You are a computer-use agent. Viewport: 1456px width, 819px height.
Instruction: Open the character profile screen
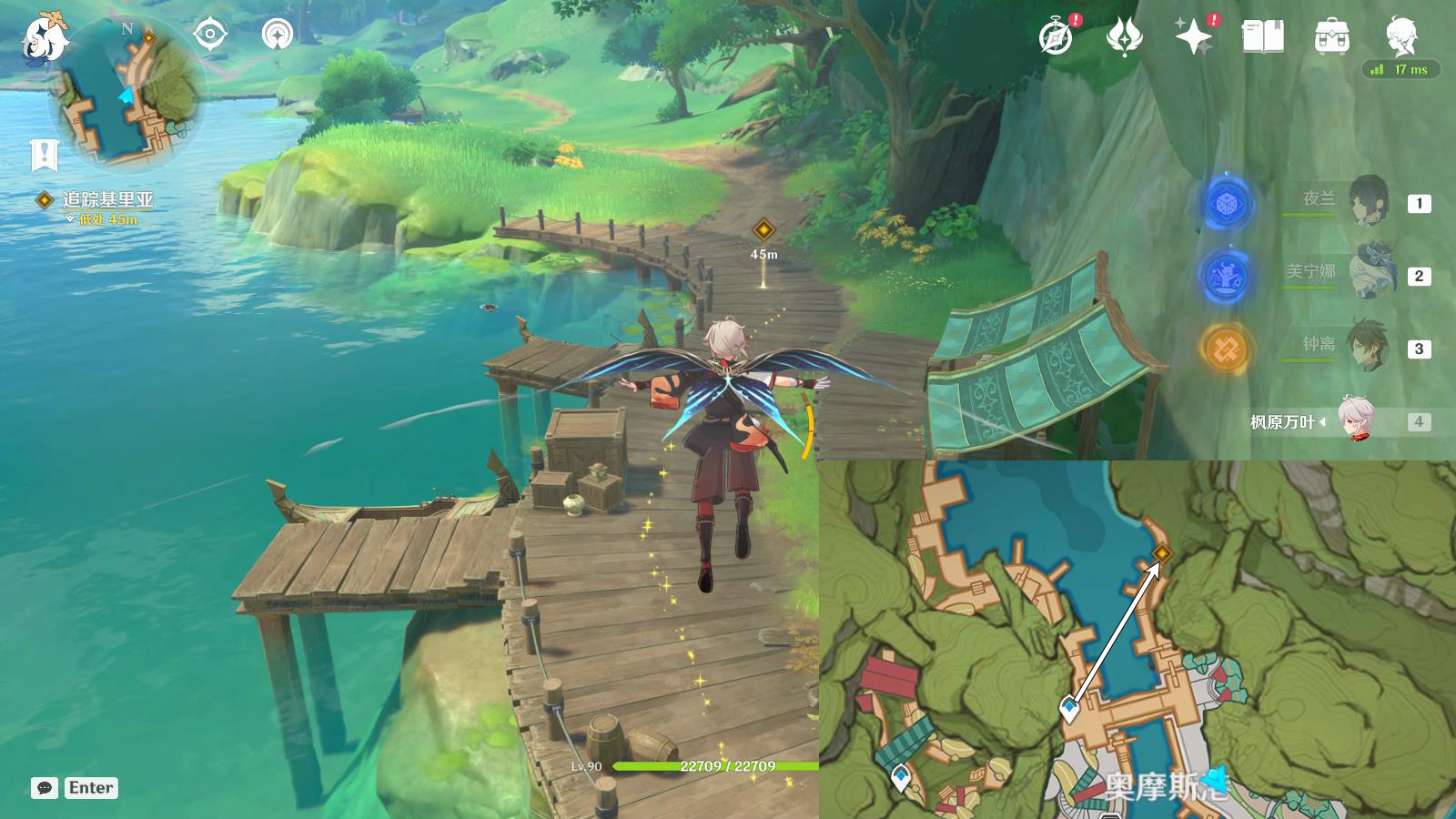[1401, 35]
